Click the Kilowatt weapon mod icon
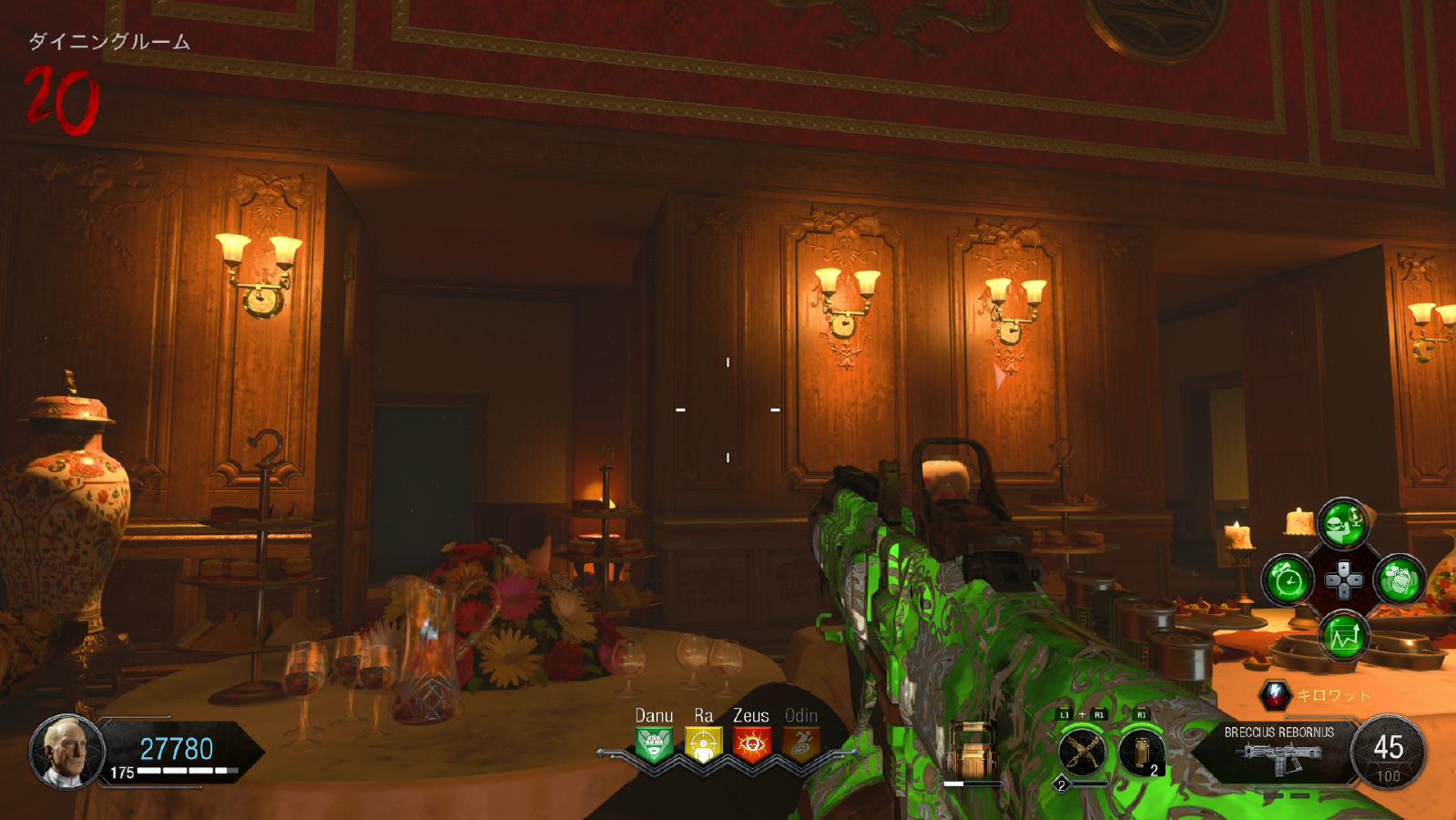This screenshot has width=1456, height=820. (1276, 696)
